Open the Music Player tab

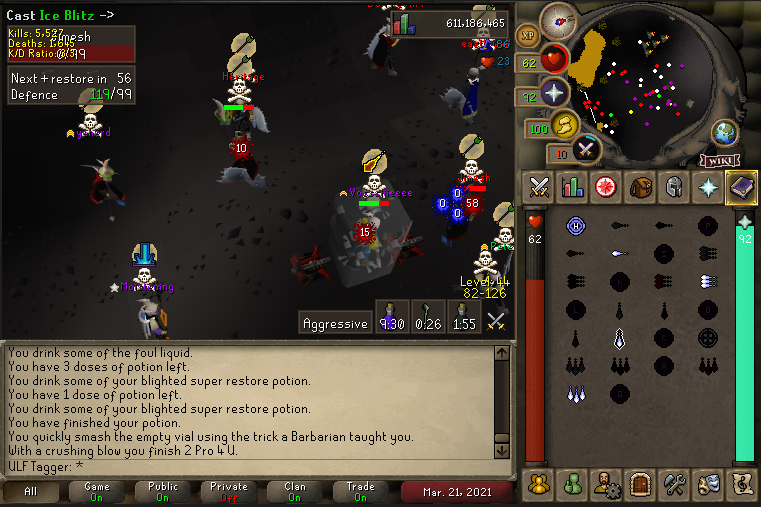click(741, 484)
